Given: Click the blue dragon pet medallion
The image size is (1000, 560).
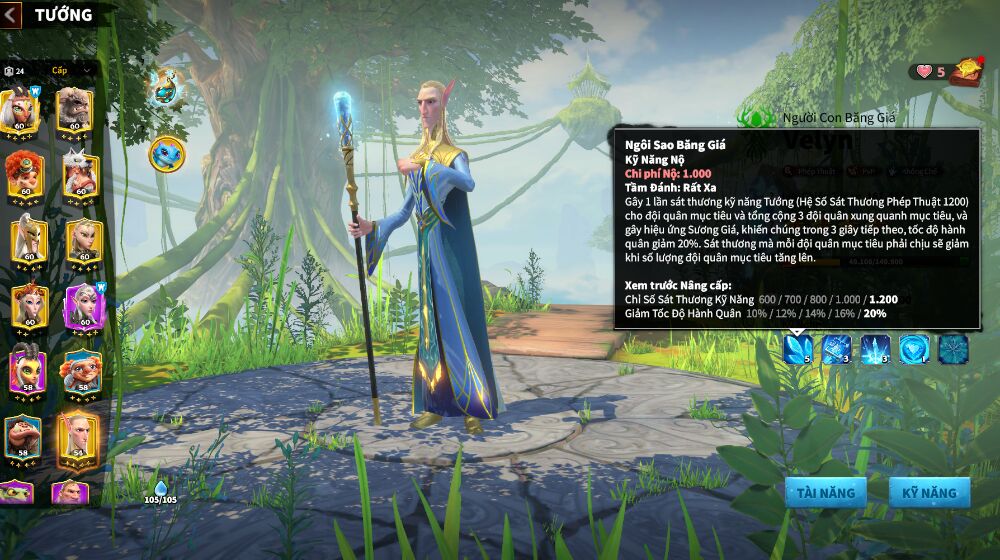Looking at the screenshot, I should [166, 153].
